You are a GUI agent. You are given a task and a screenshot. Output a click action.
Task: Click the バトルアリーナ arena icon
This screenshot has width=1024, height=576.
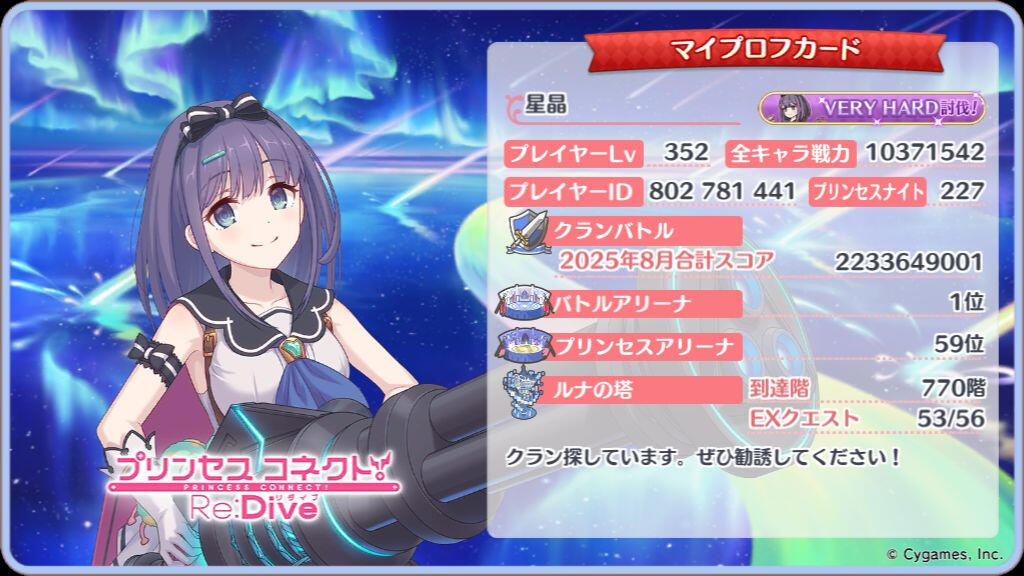pos(525,300)
